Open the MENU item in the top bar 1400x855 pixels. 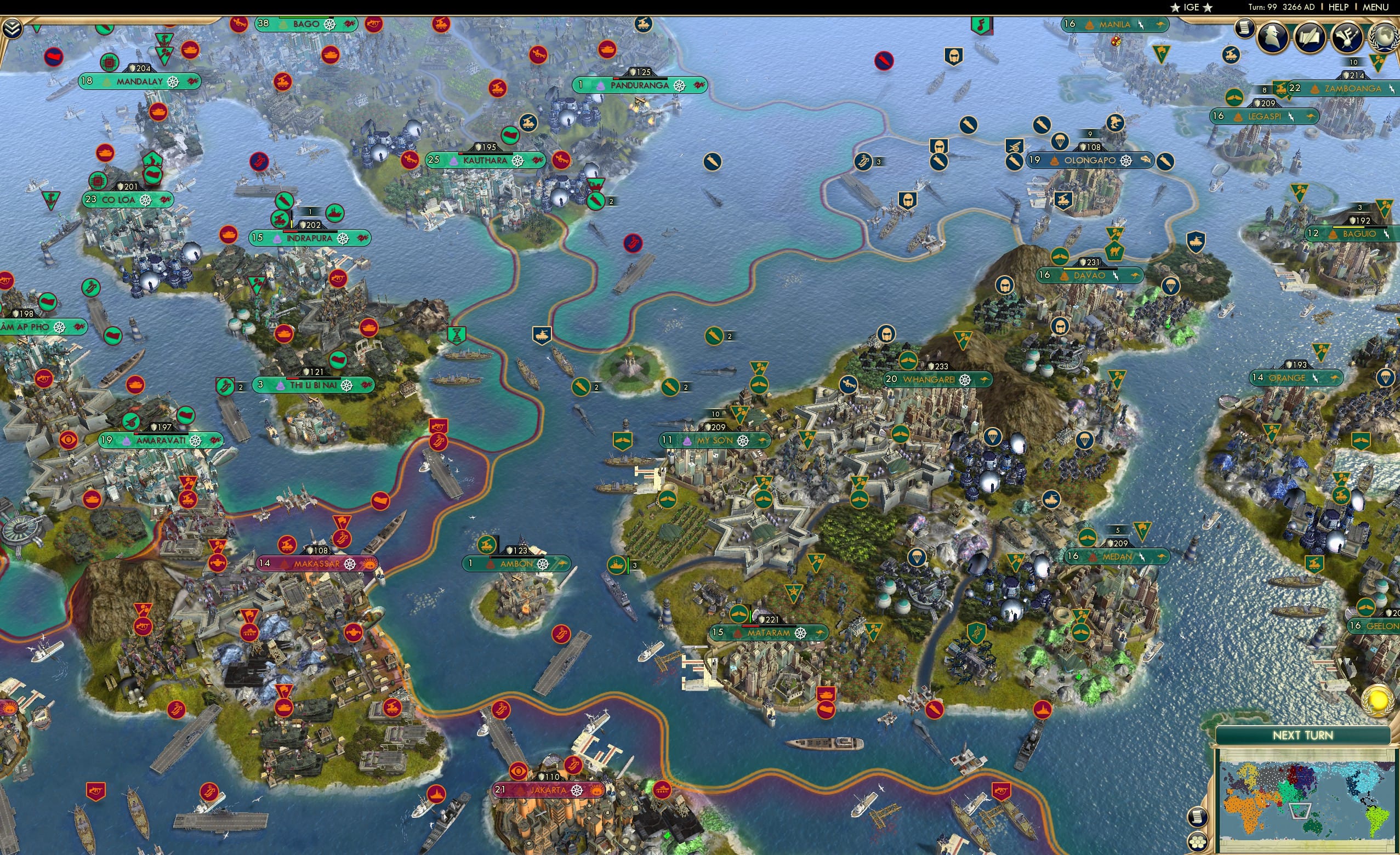tap(1375, 7)
